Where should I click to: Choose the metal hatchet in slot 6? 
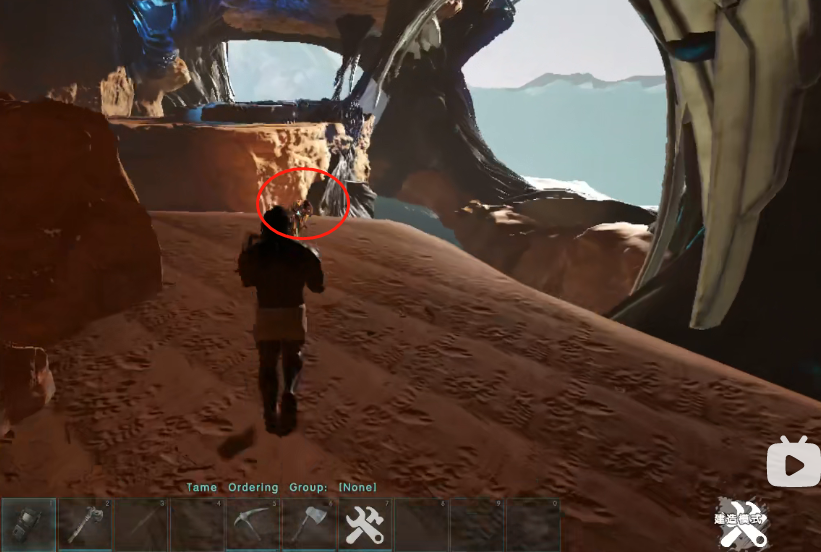pyautogui.click(x=309, y=525)
